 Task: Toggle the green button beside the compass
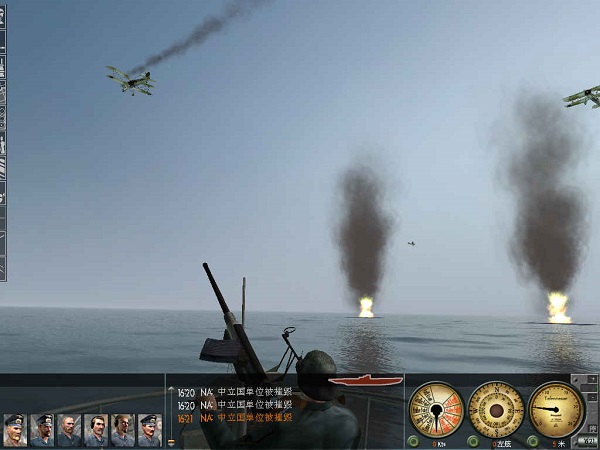tap(473, 441)
